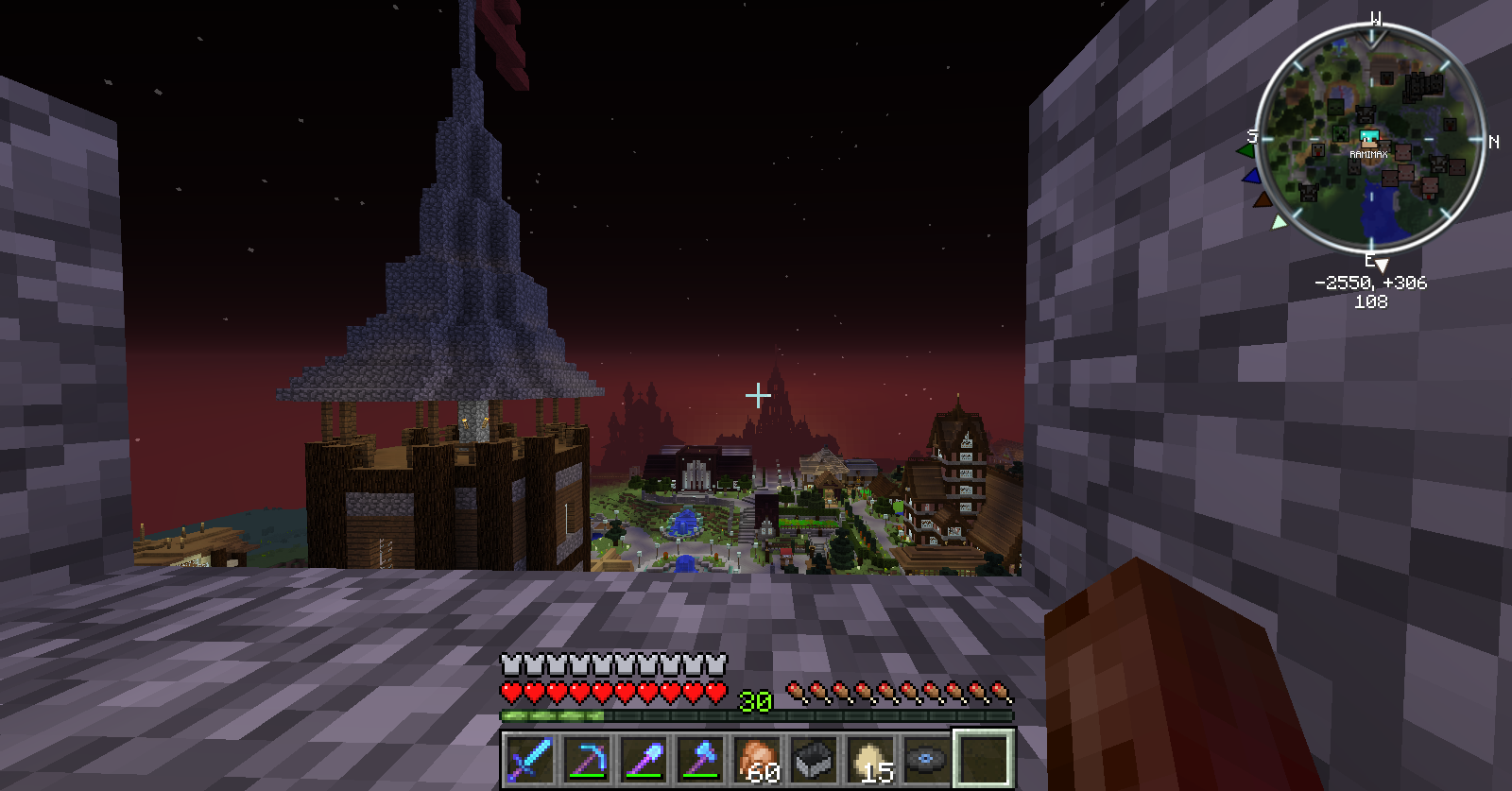The image size is (1512, 791).
Task: Select the stack of 15 eggs
Action: coord(870,759)
